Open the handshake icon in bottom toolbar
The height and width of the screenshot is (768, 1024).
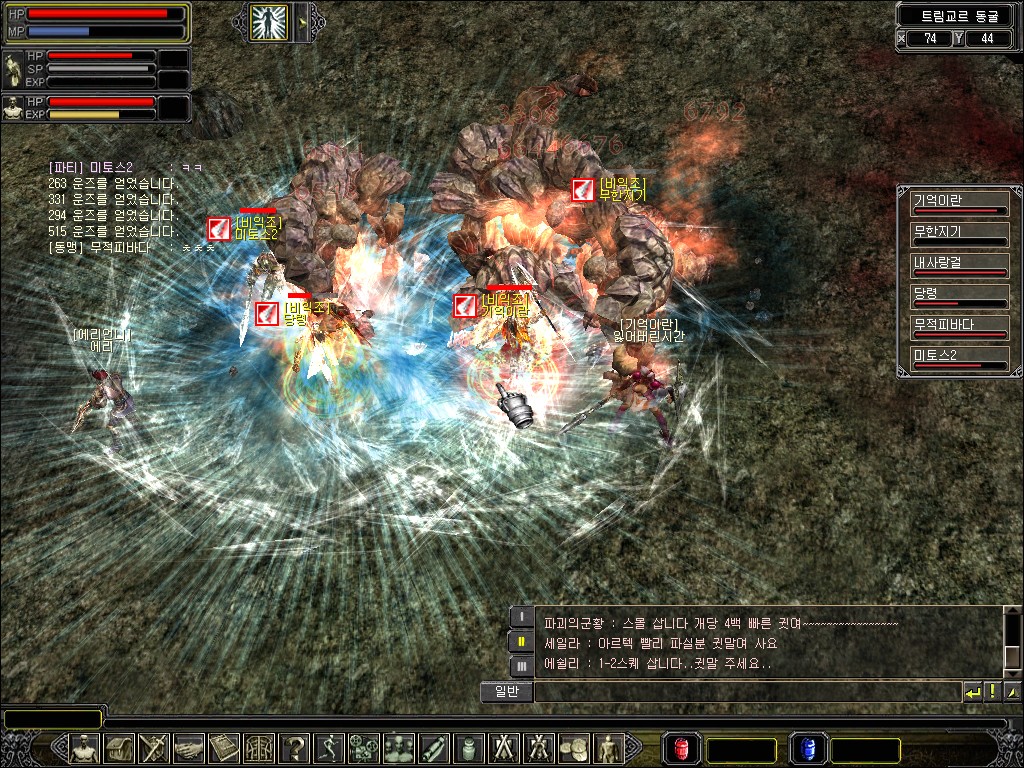tap(189, 747)
